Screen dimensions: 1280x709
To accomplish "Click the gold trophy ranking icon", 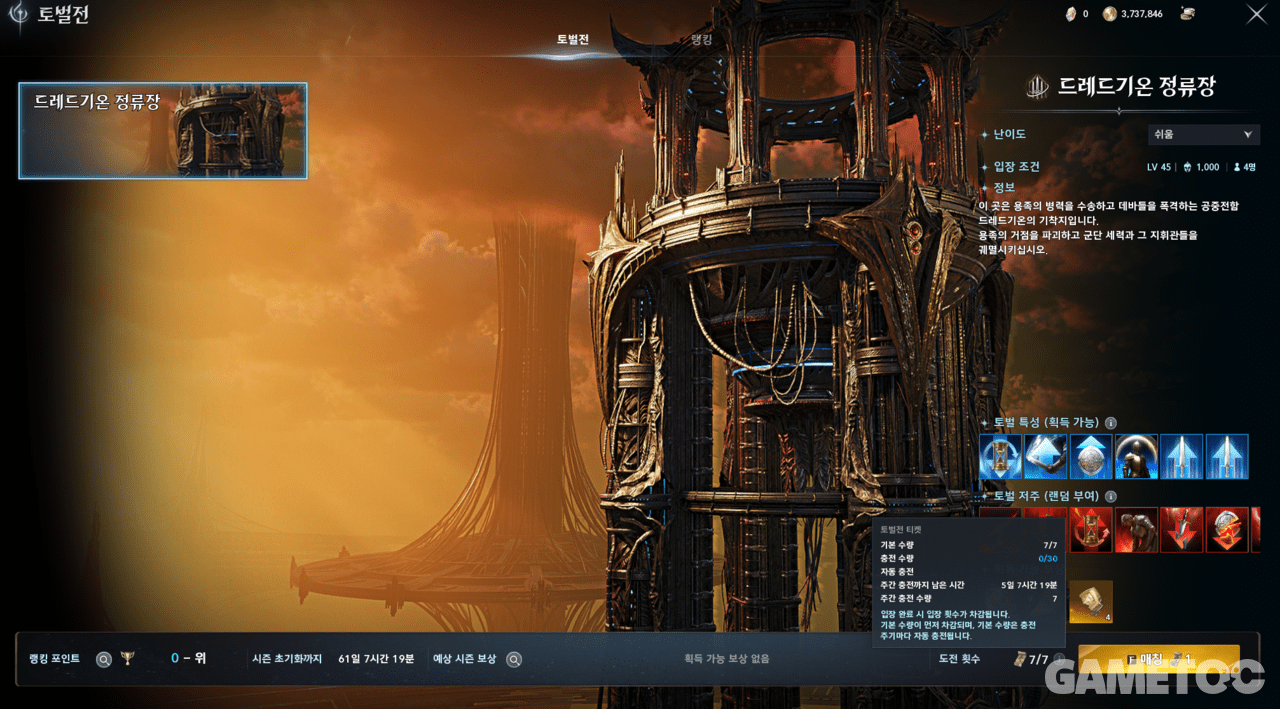I will pos(127,658).
